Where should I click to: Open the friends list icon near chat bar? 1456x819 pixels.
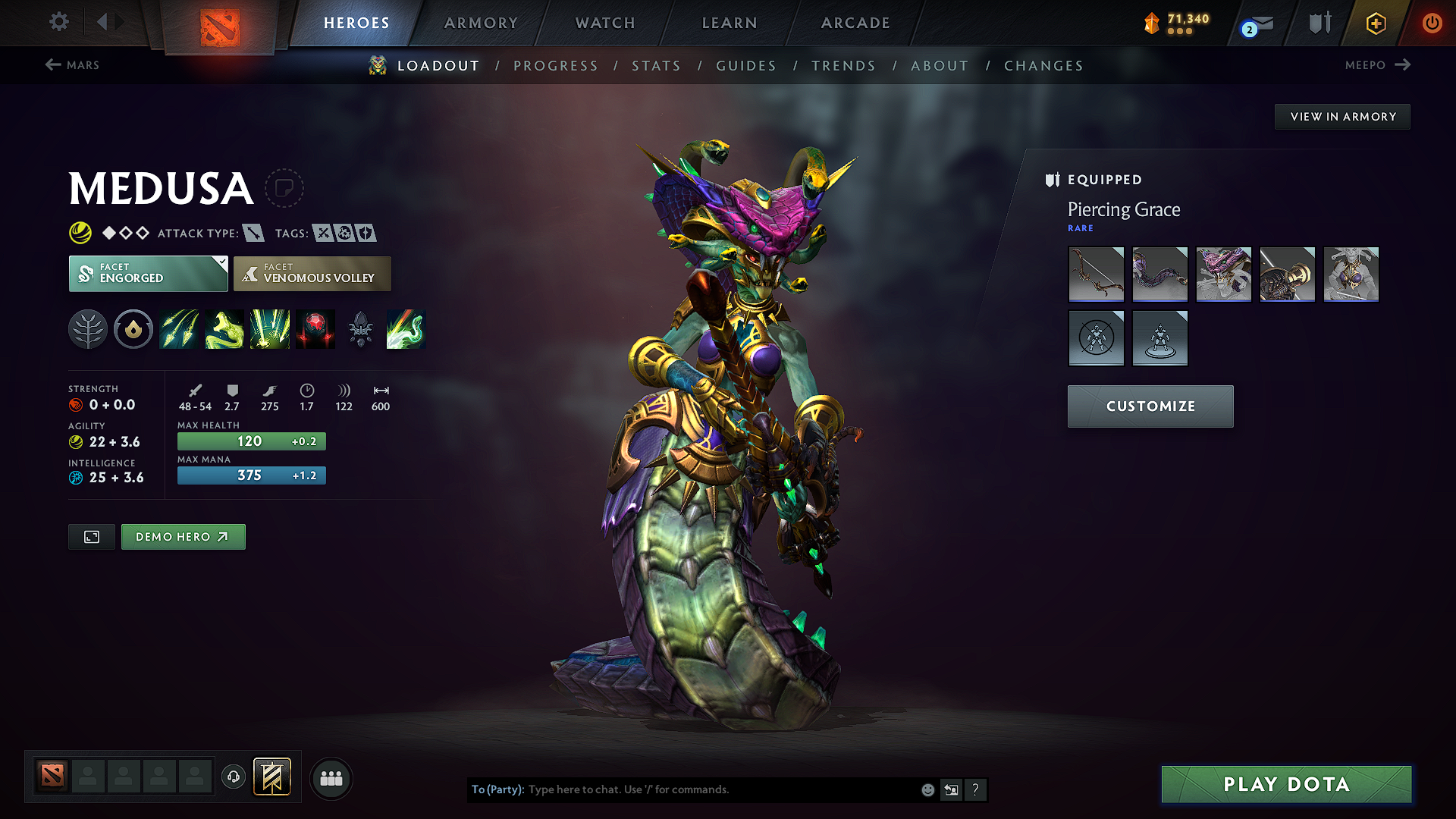[x=331, y=779]
